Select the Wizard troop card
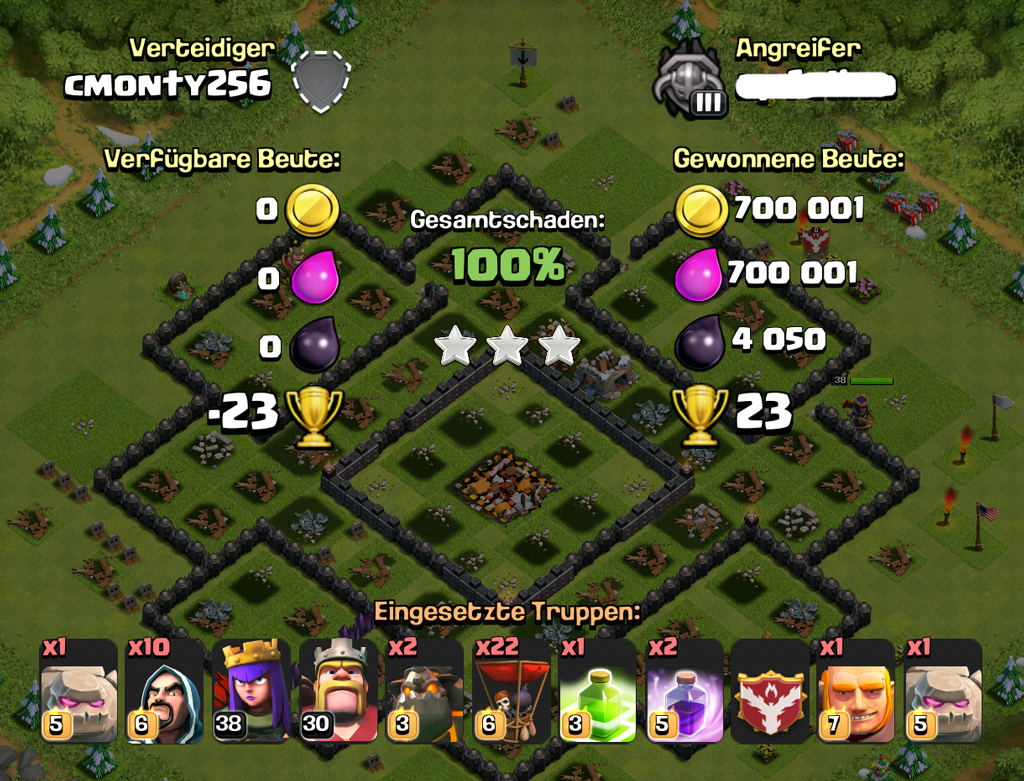 pyautogui.click(x=165, y=691)
